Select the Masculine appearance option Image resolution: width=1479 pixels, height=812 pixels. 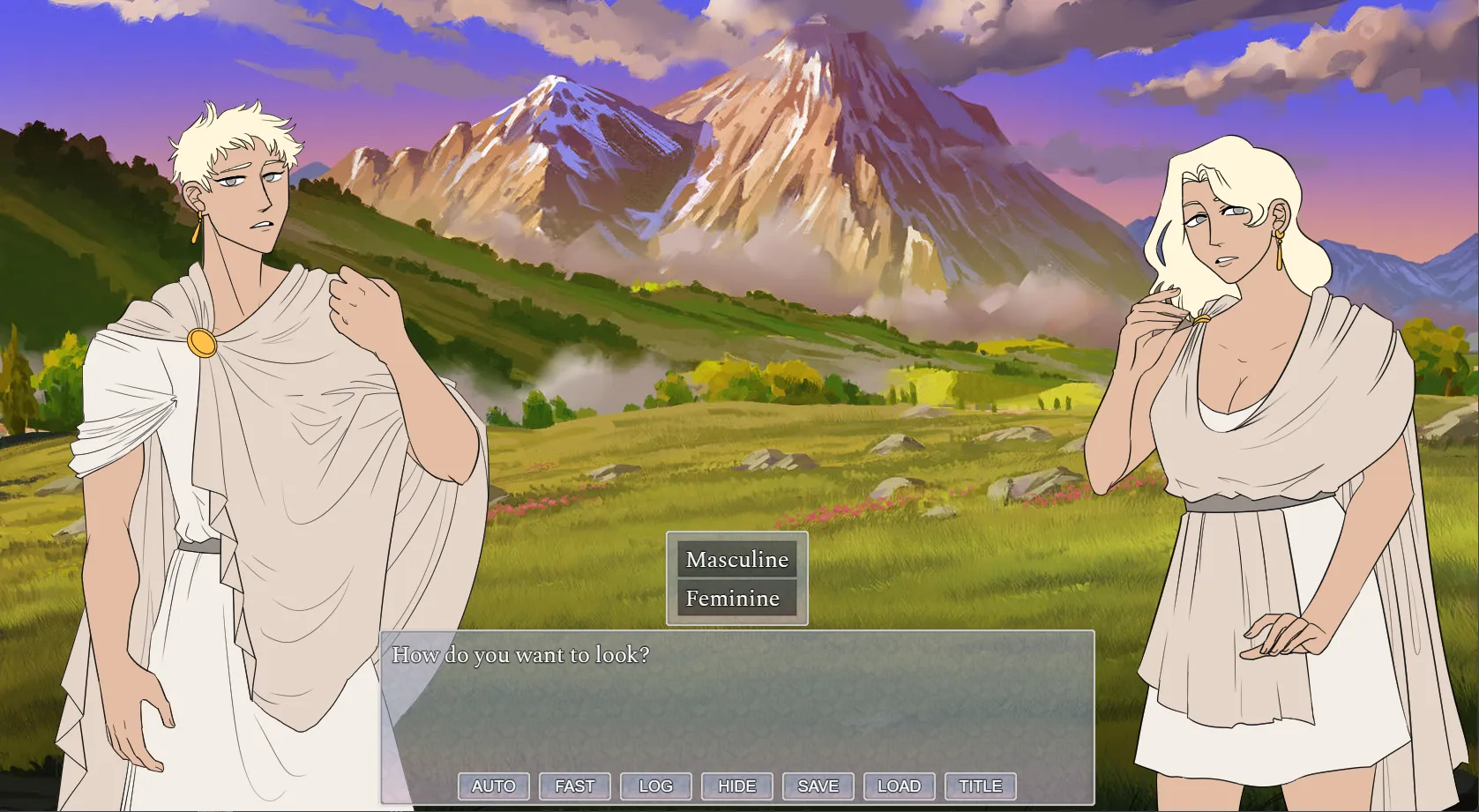click(736, 559)
